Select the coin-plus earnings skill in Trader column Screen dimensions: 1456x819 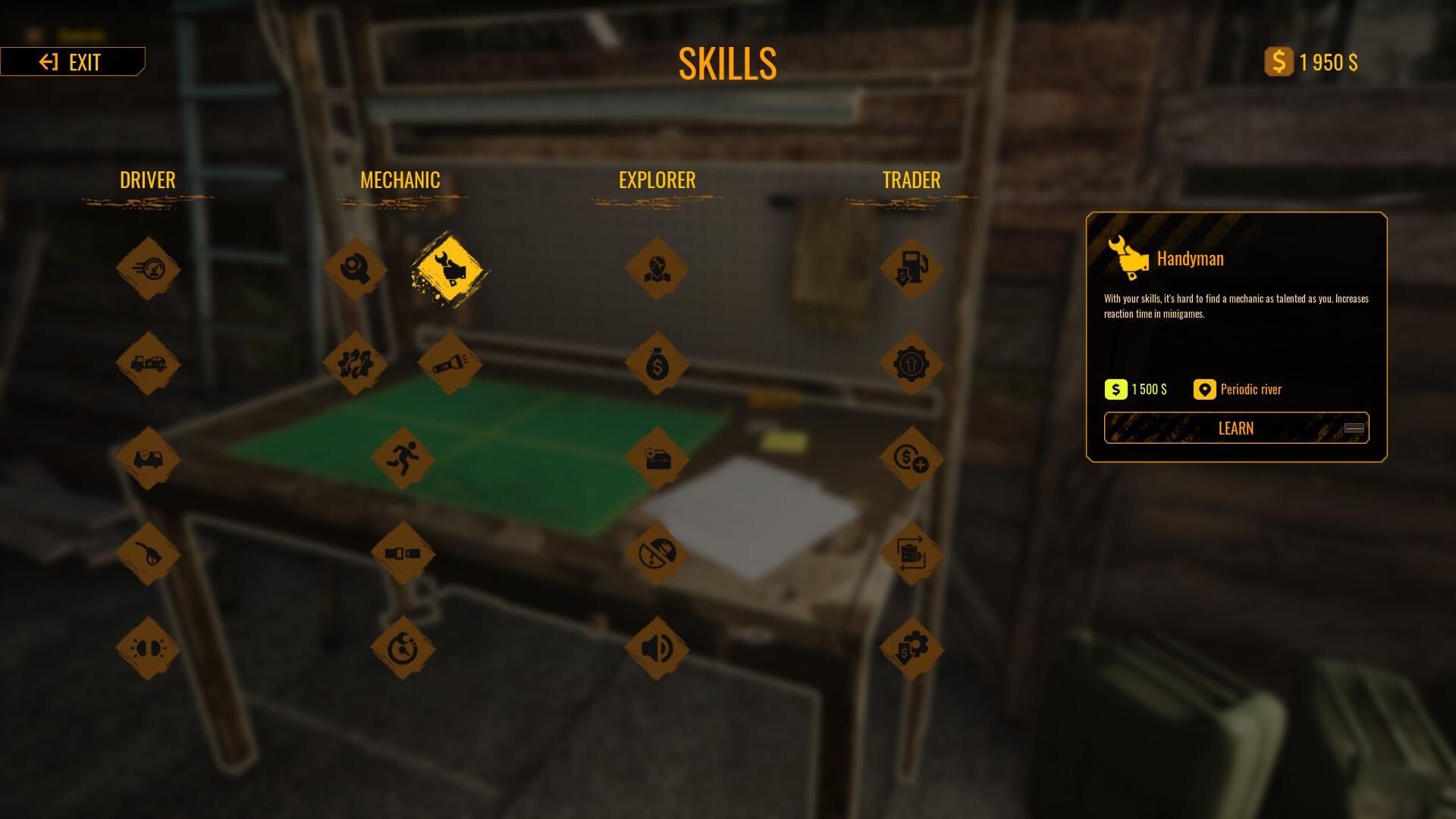tap(912, 458)
